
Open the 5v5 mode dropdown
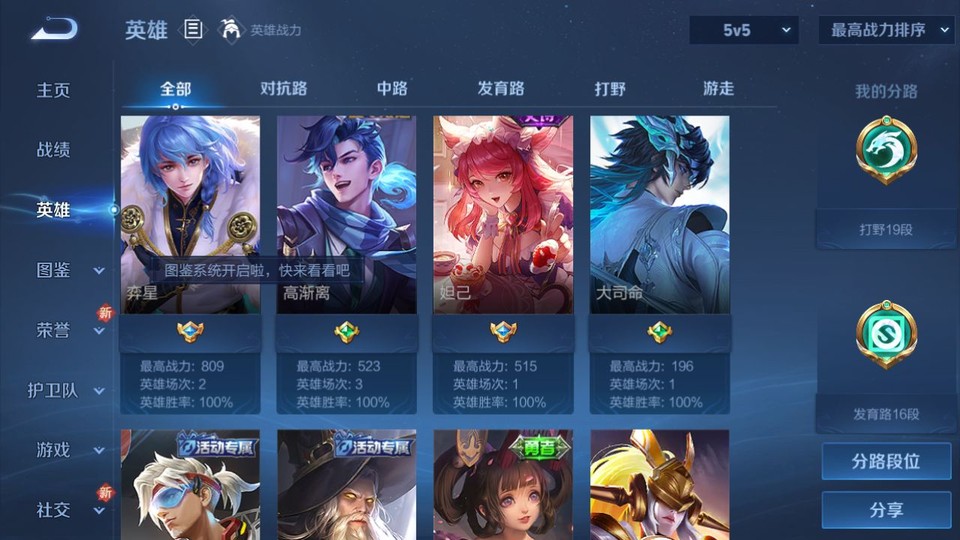[x=745, y=31]
